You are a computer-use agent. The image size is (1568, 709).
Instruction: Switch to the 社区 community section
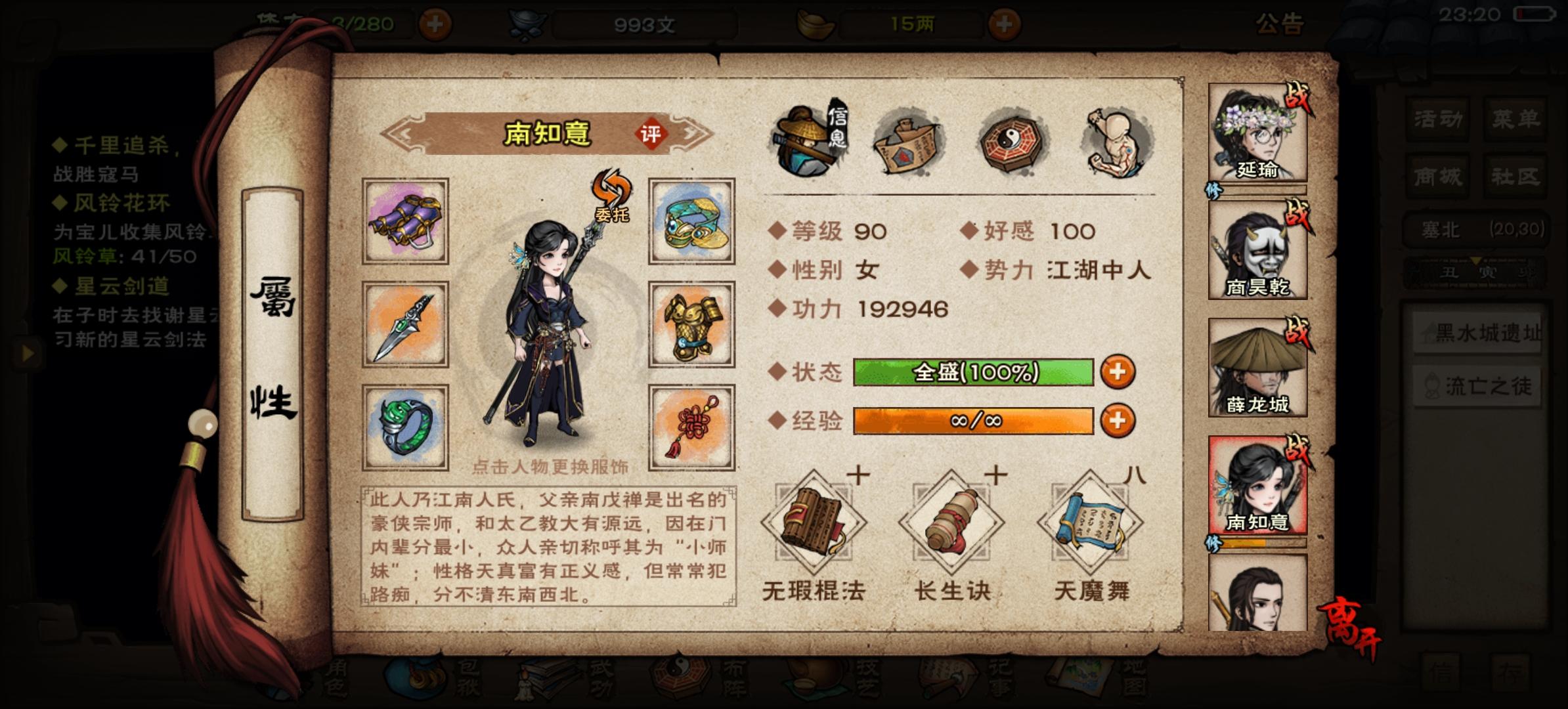coord(1514,175)
